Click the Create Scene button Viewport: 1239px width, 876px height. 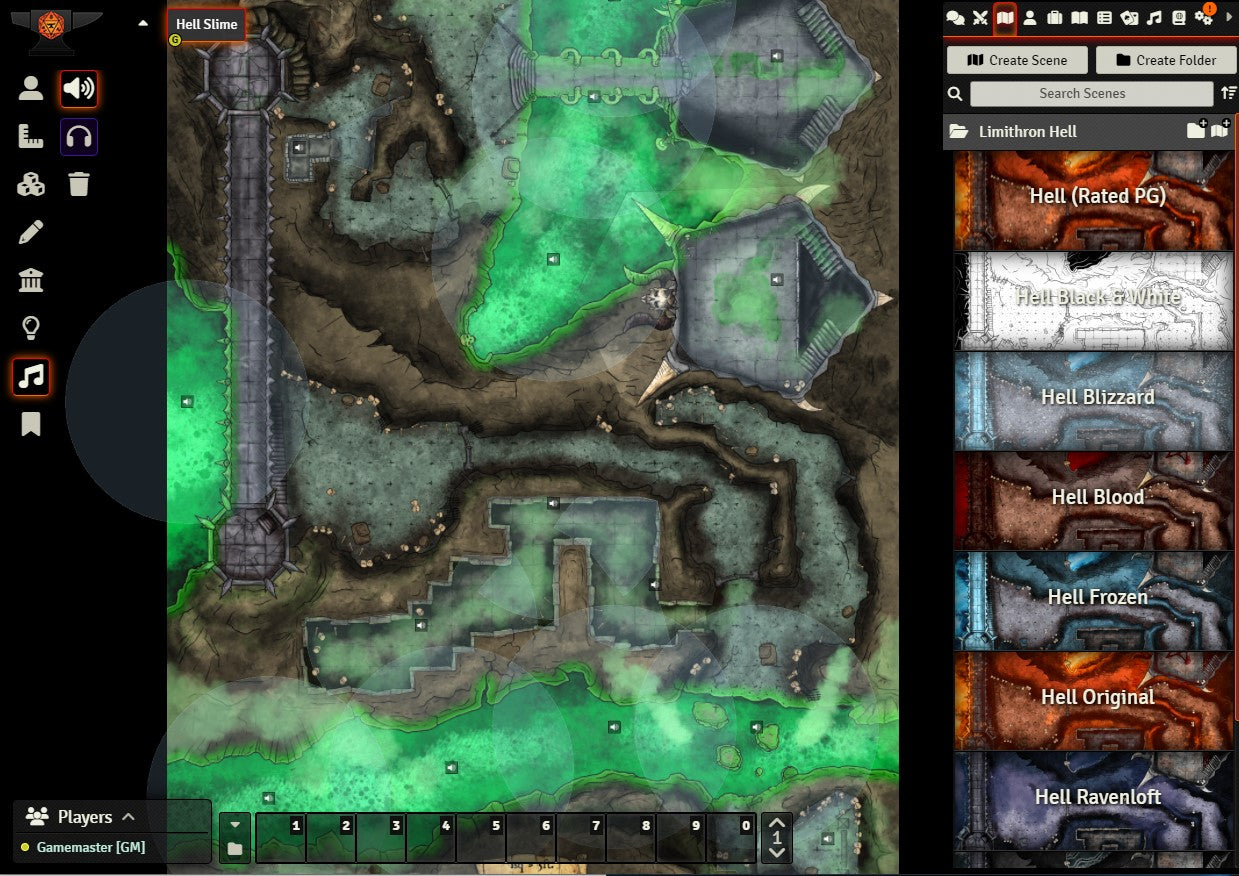(1017, 60)
